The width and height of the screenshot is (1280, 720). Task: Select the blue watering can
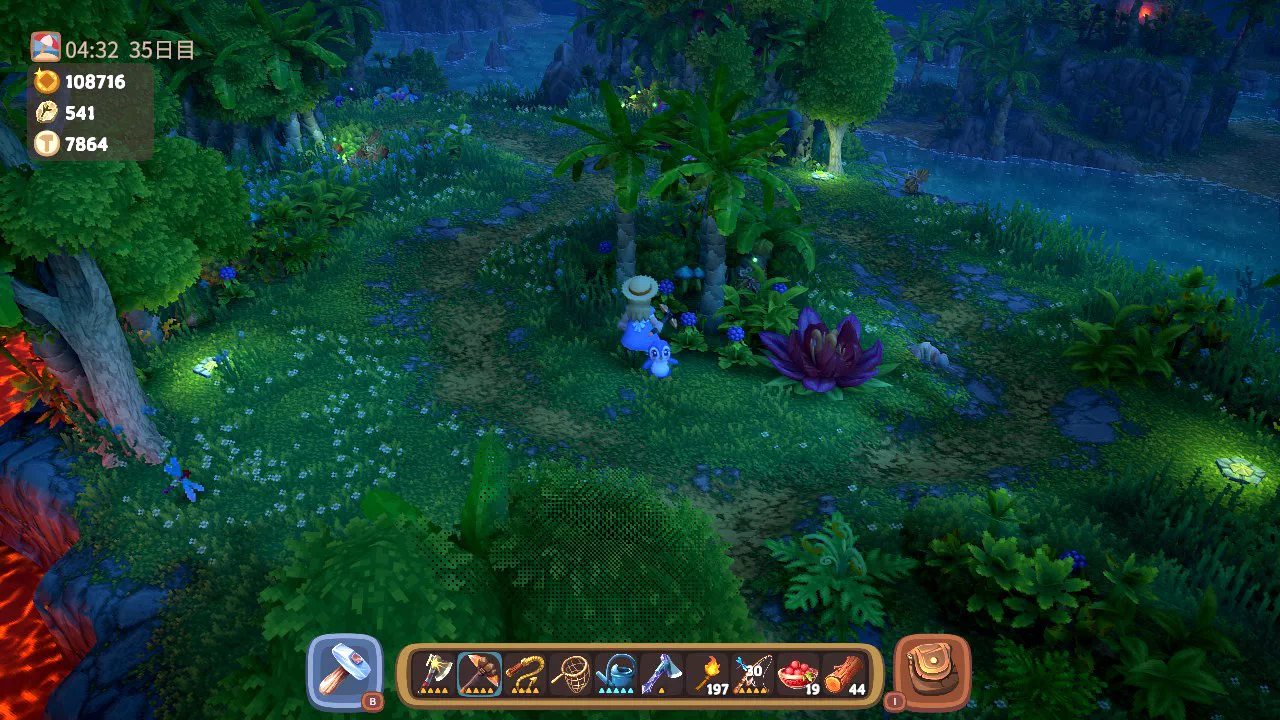[x=617, y=673]
